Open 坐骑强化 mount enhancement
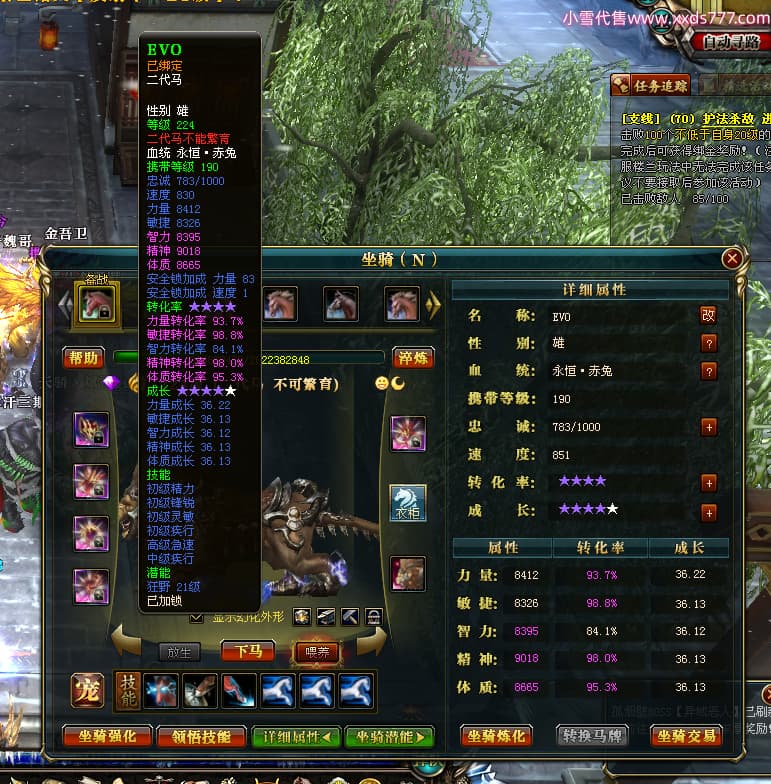This screenshot has width=771, height=784. pyautogui.click(x=108, y=737)
